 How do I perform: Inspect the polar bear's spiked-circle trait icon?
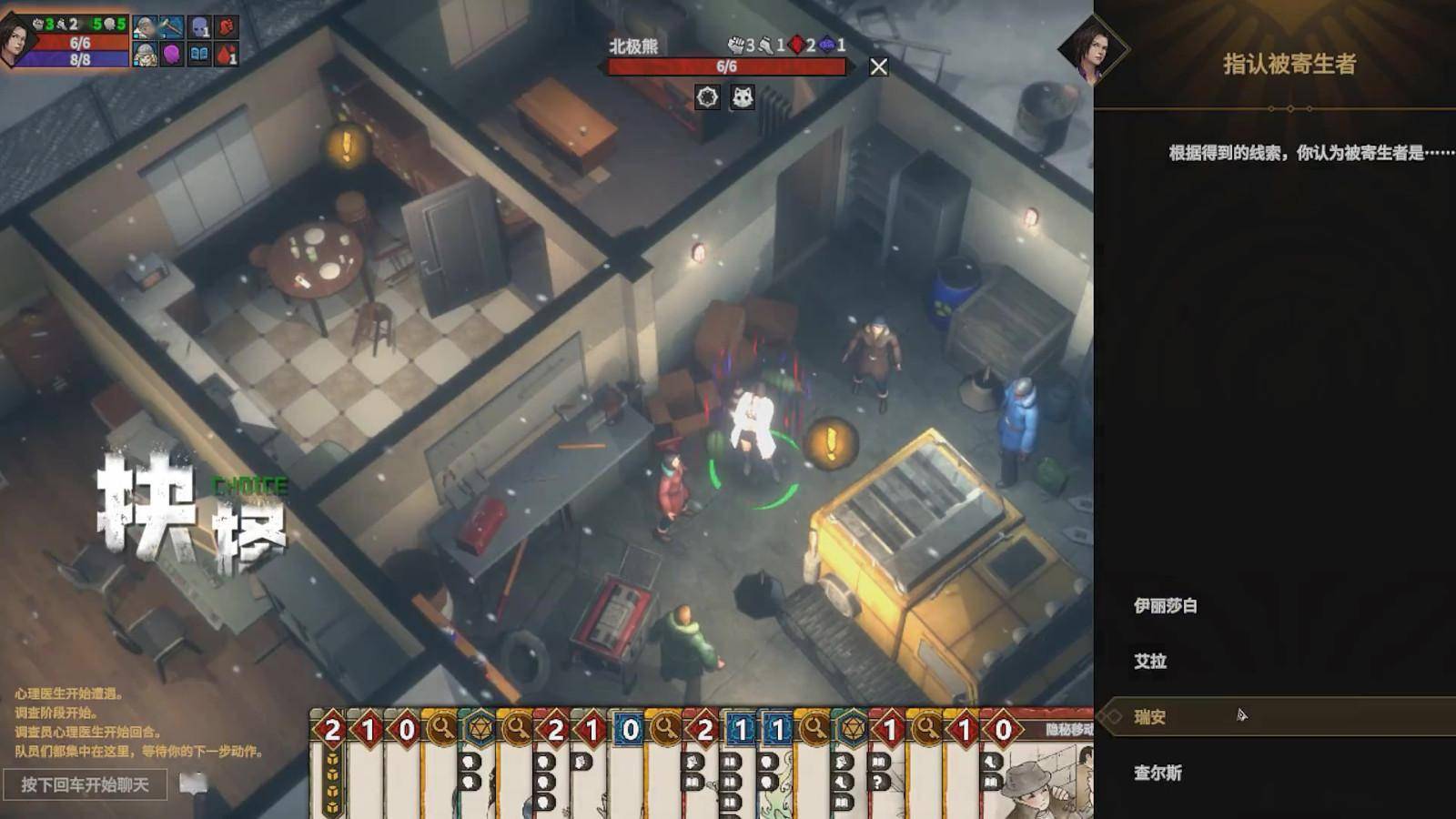pyautogui.click(x=707, y=97)
